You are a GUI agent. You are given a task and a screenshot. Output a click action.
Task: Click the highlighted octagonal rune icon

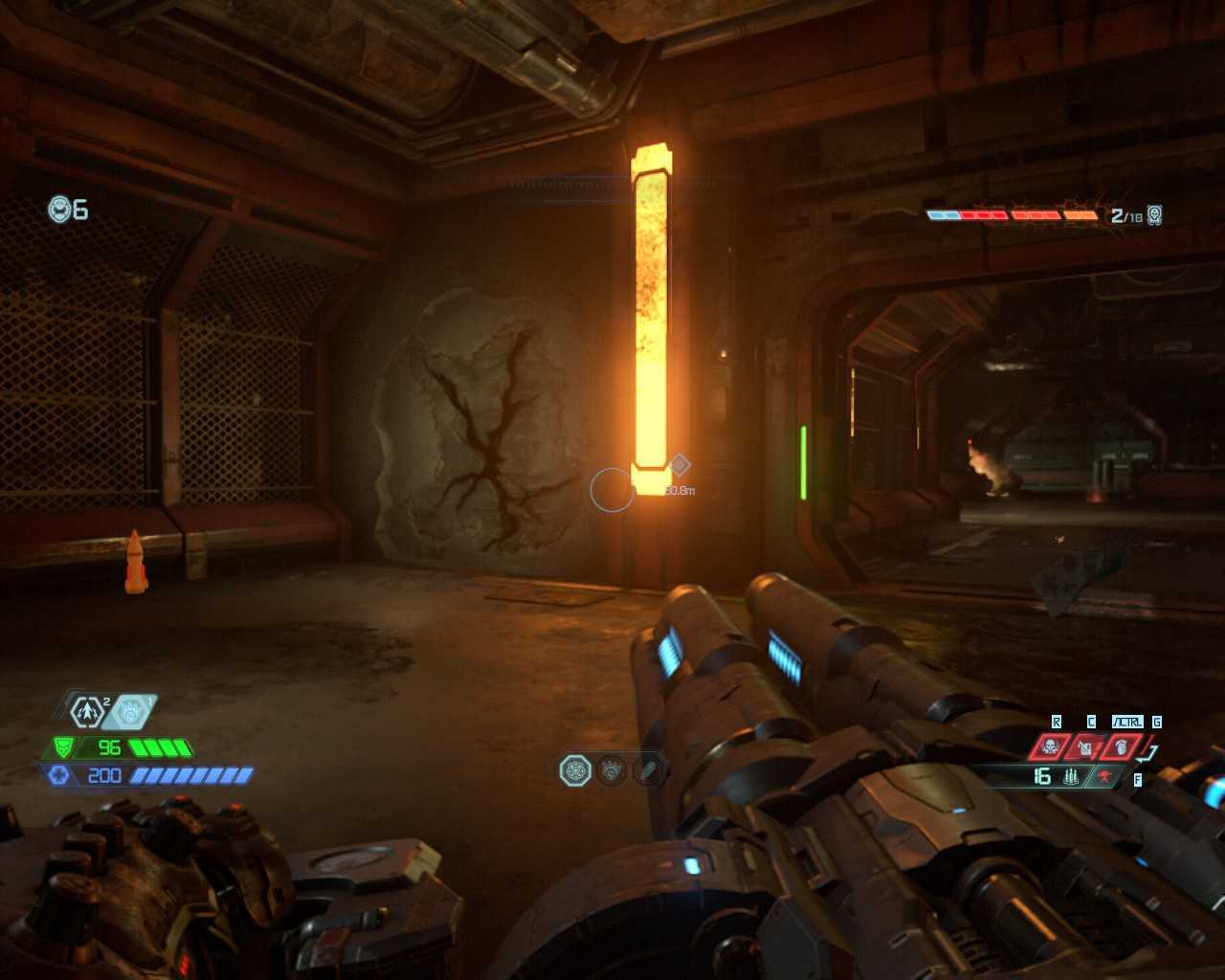point(575,769)
